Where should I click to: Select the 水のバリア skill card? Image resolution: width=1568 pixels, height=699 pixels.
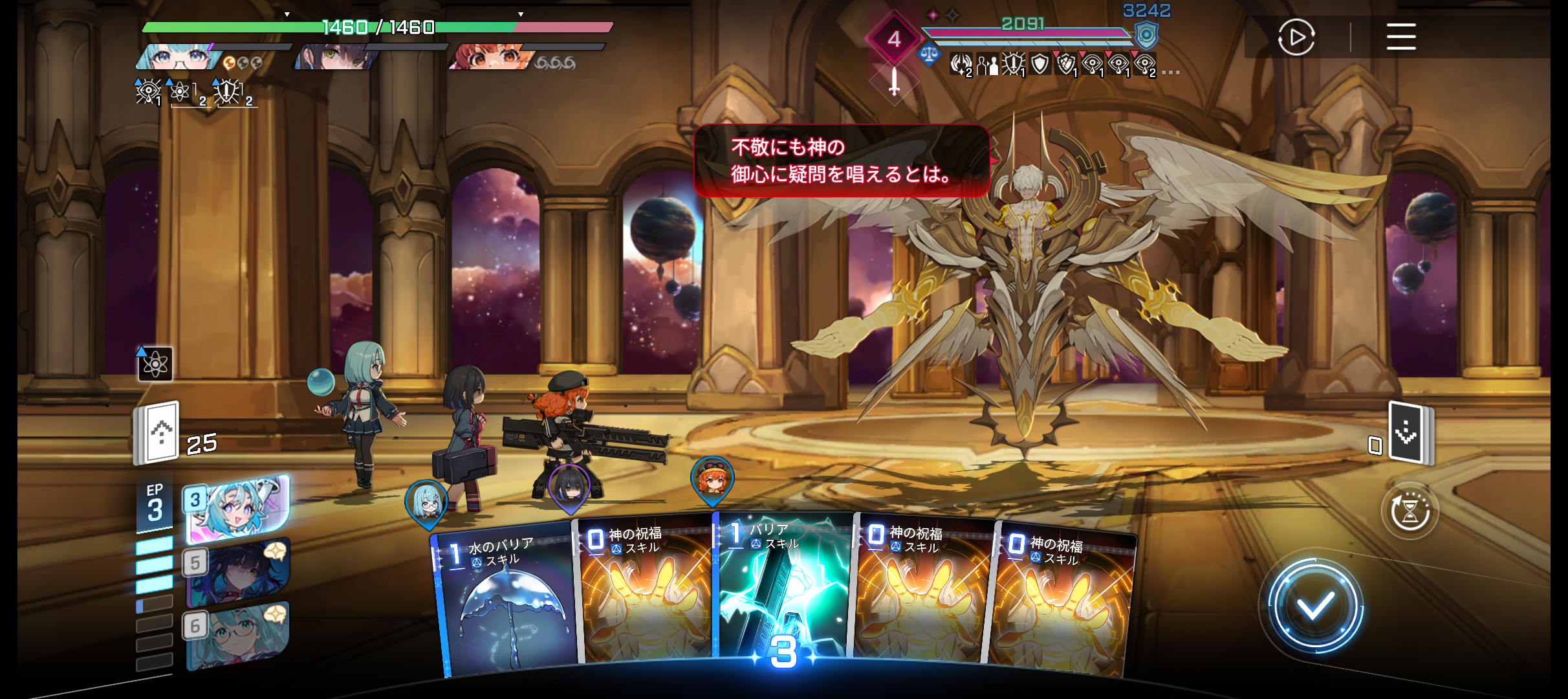505,599
